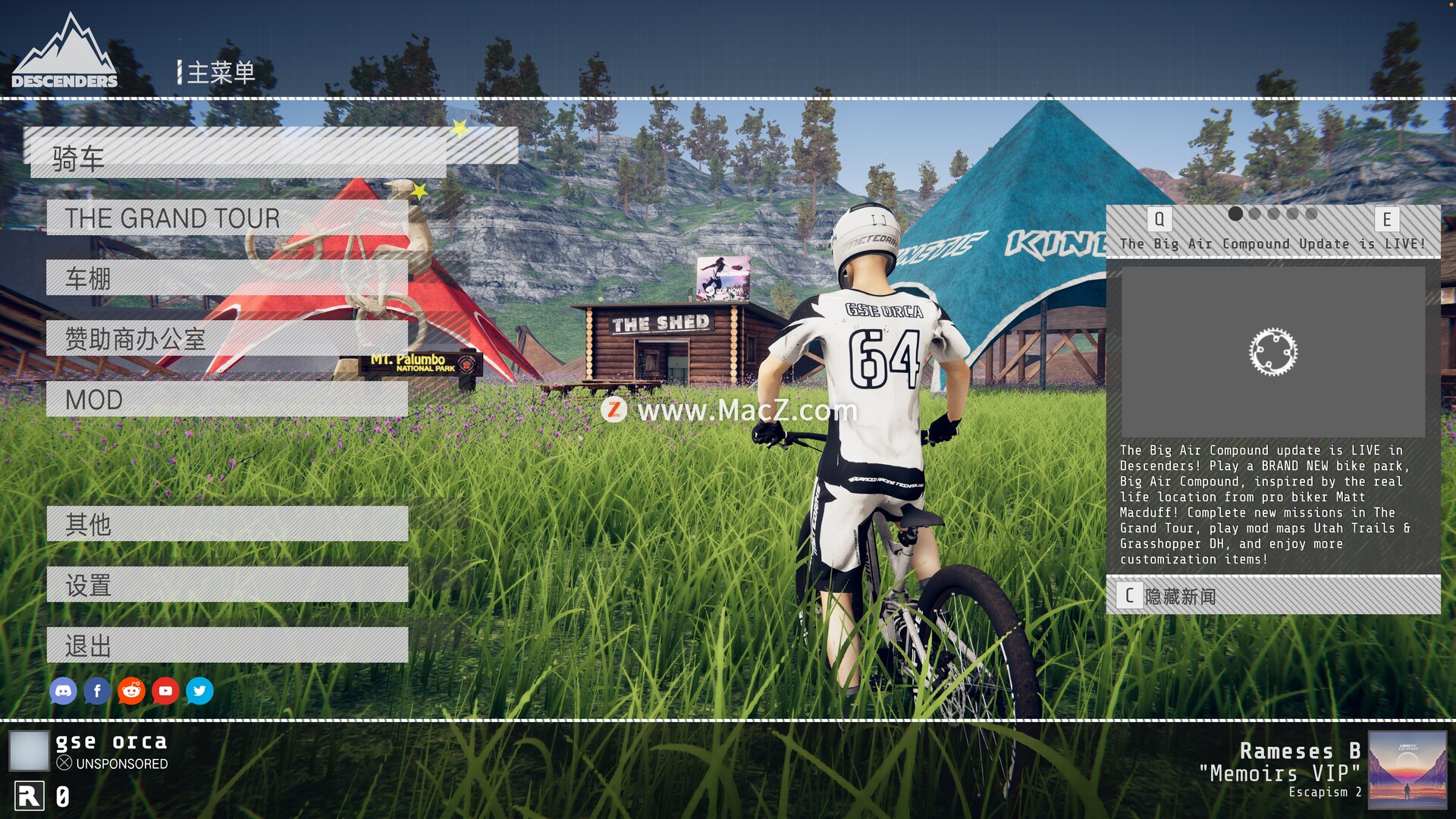Screen dimensions: 1456x819
Task: Open the Discord community link
Action: (63, 691)
